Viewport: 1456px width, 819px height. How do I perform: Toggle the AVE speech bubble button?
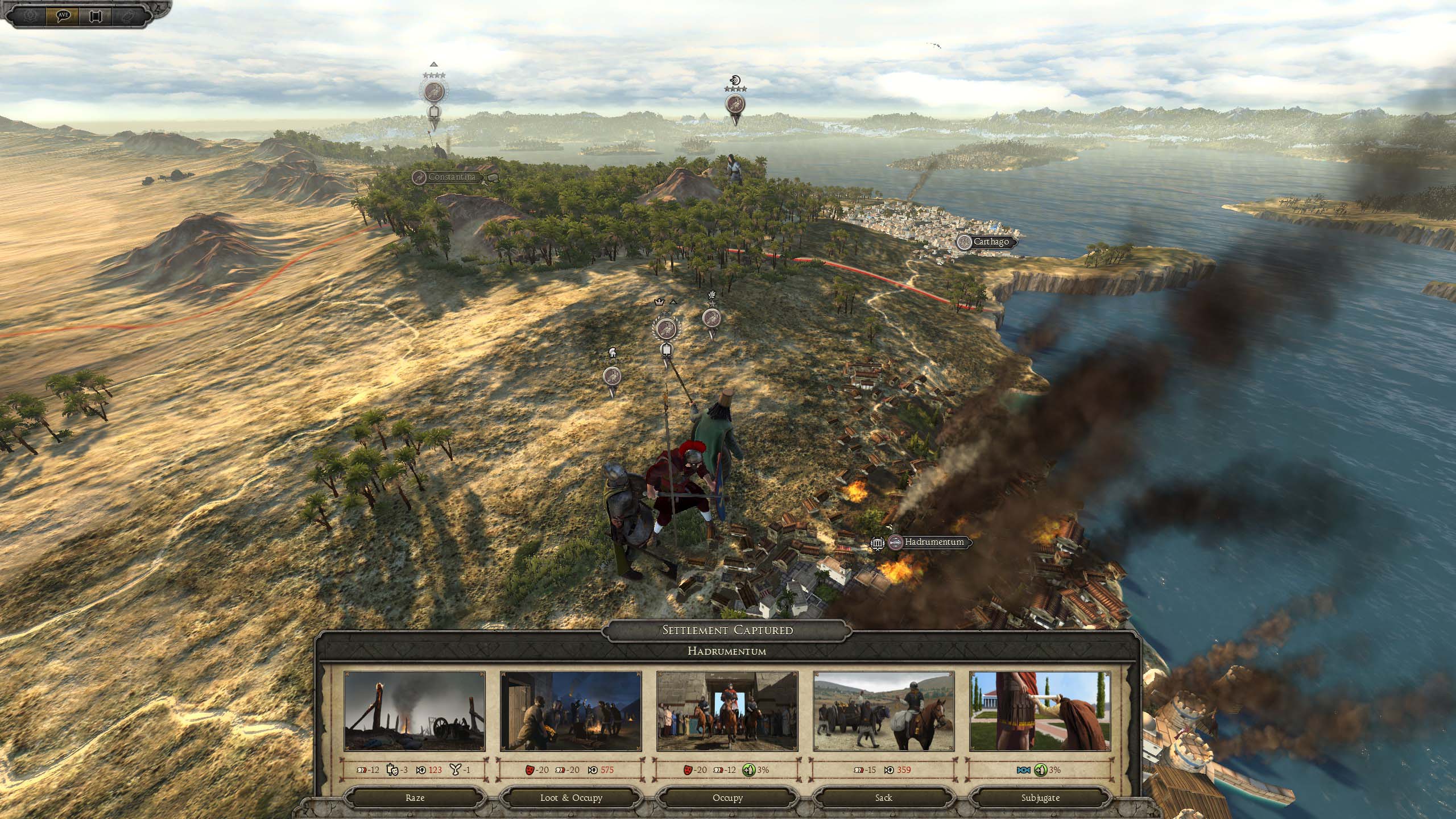pyautogui.click(x=64, y=15)
